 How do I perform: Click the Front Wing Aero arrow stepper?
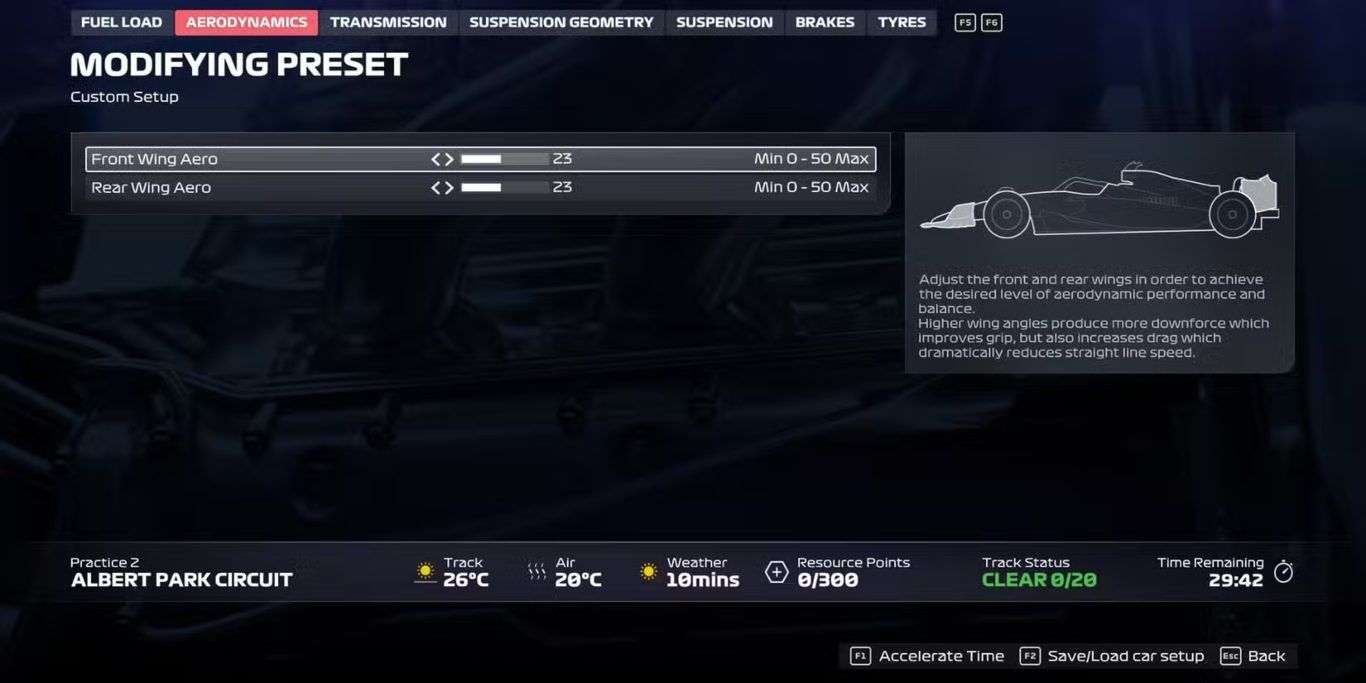coord(442,159)
